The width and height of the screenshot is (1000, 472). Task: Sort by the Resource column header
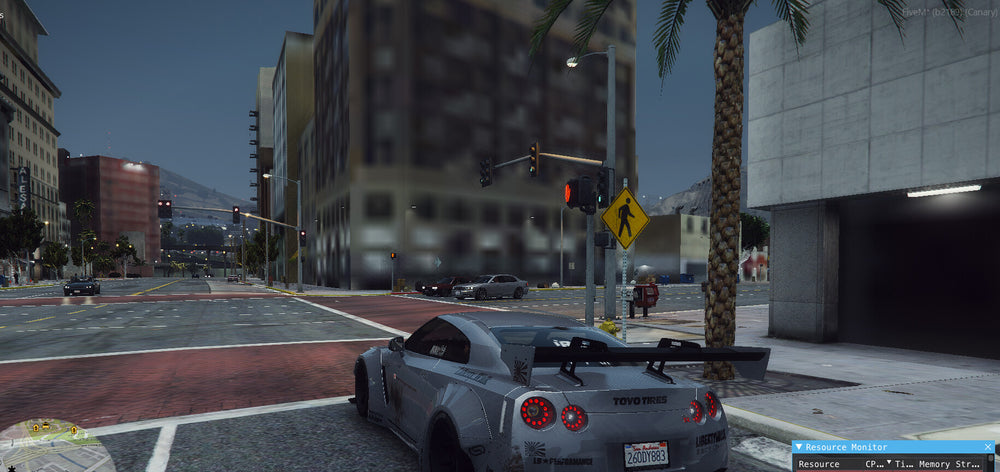click(819, 464)
